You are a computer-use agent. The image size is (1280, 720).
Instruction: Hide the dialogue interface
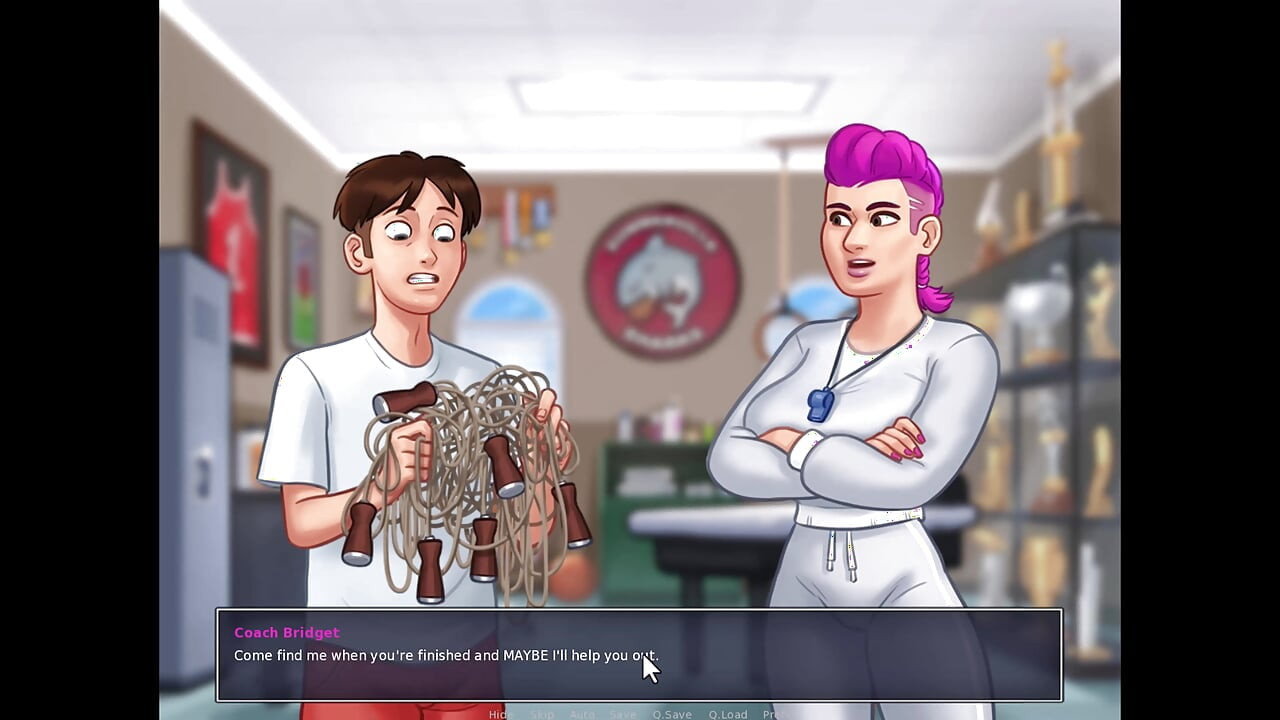[x=500, y=714]
